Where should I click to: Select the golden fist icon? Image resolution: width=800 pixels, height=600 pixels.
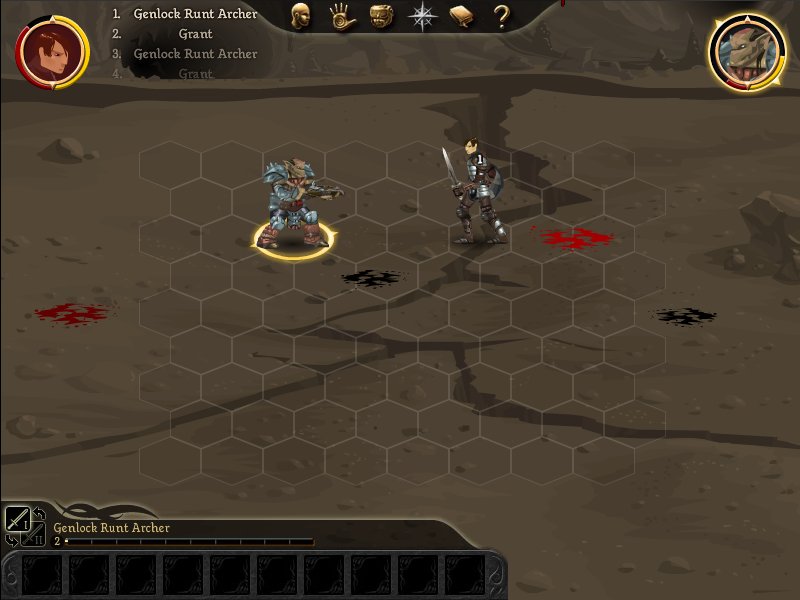(381, 15)
